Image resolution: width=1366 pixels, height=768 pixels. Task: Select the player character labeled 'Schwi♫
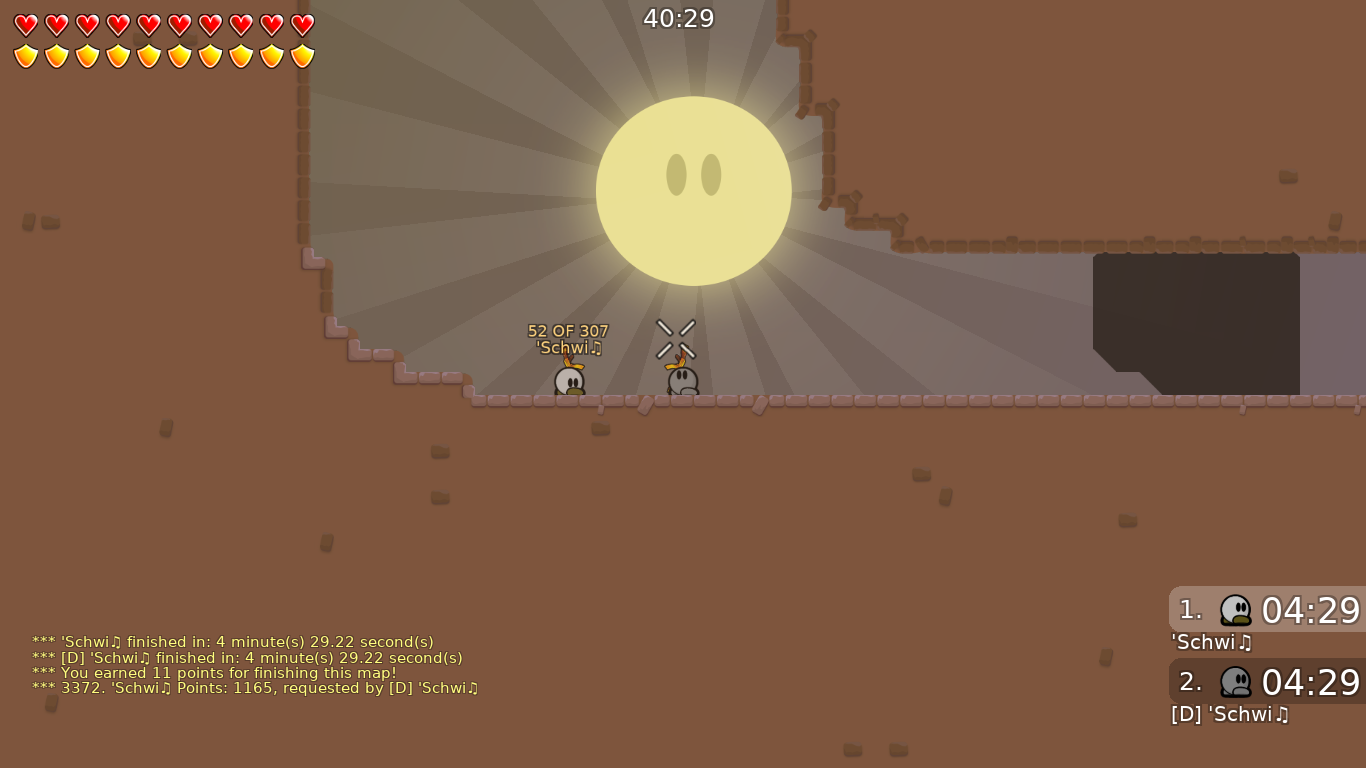(x=568, y=380)
